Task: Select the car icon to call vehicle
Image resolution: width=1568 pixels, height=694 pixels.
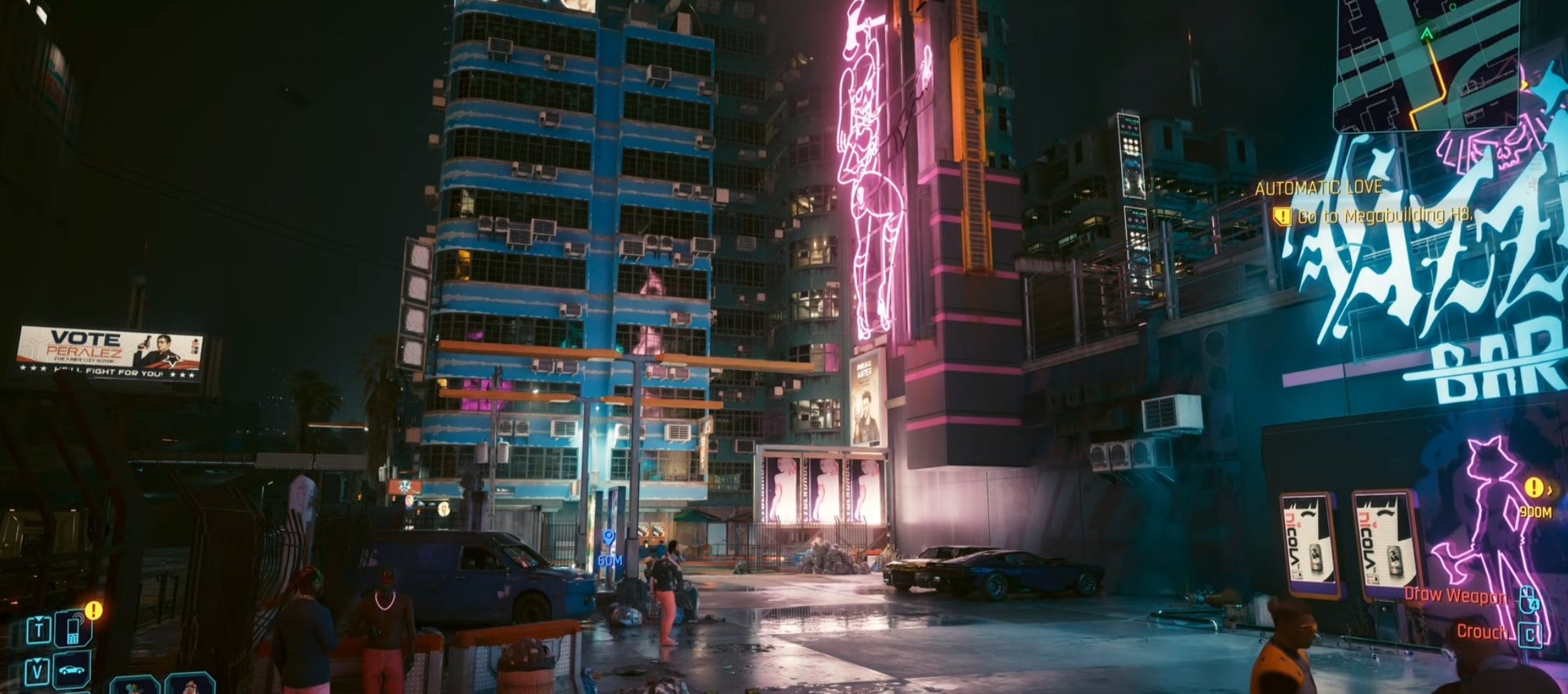Action: (x=72, y=670)
